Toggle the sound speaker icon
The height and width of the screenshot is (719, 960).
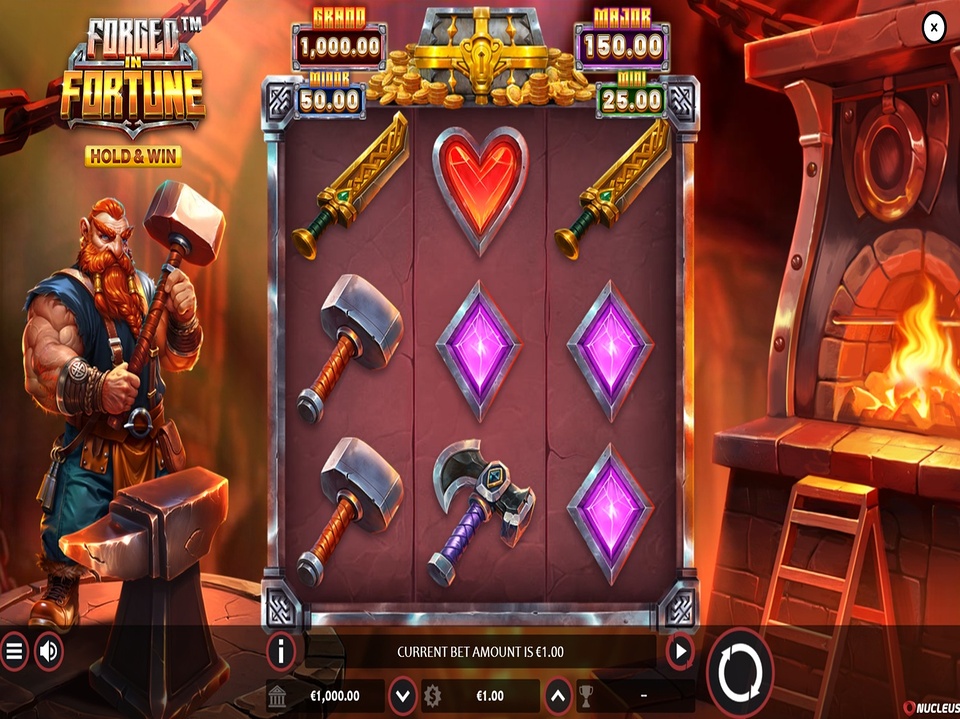pyautogui.click(x=48, y=653)
